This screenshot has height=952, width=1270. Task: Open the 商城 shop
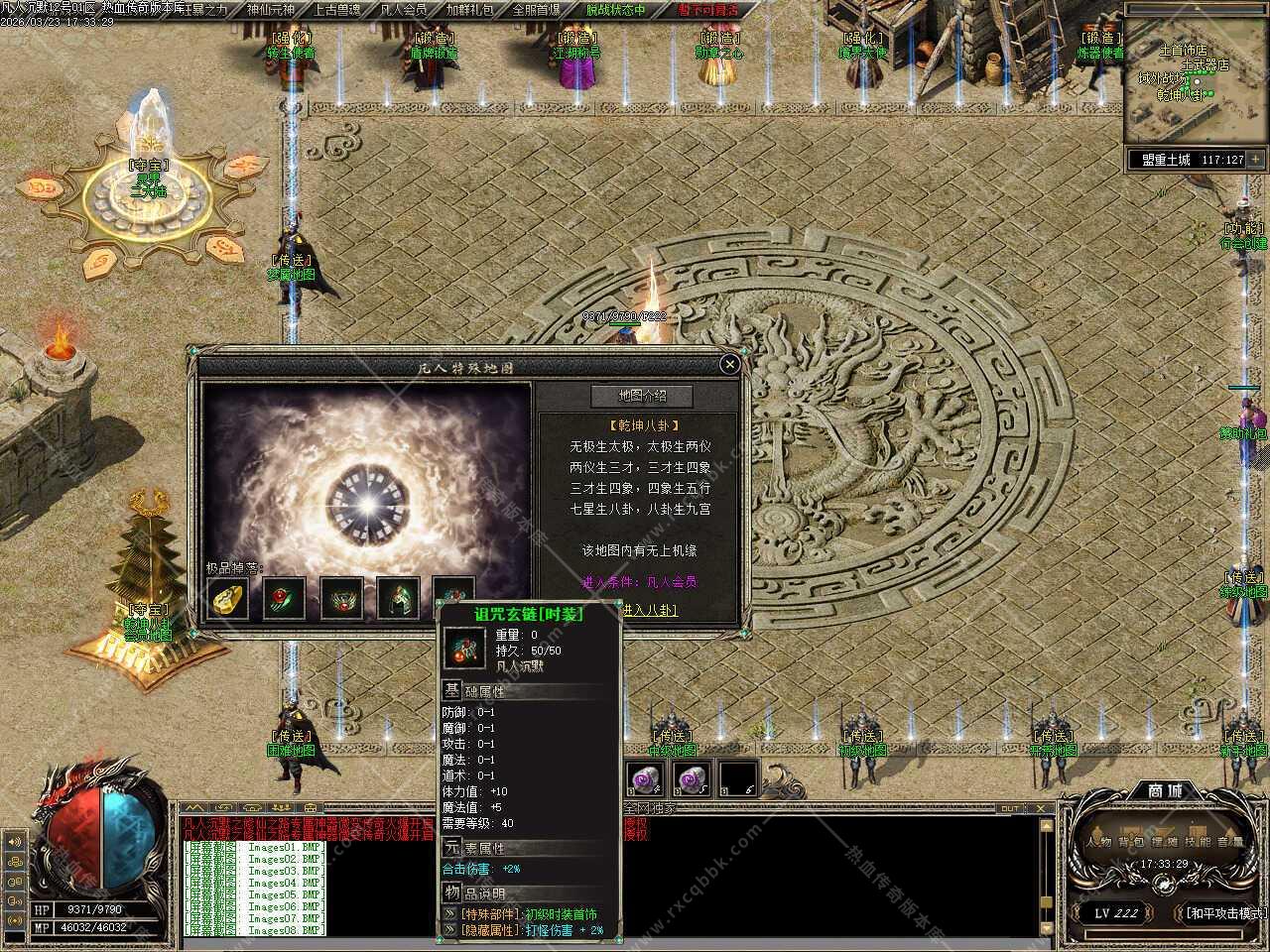coord(1165,790)
